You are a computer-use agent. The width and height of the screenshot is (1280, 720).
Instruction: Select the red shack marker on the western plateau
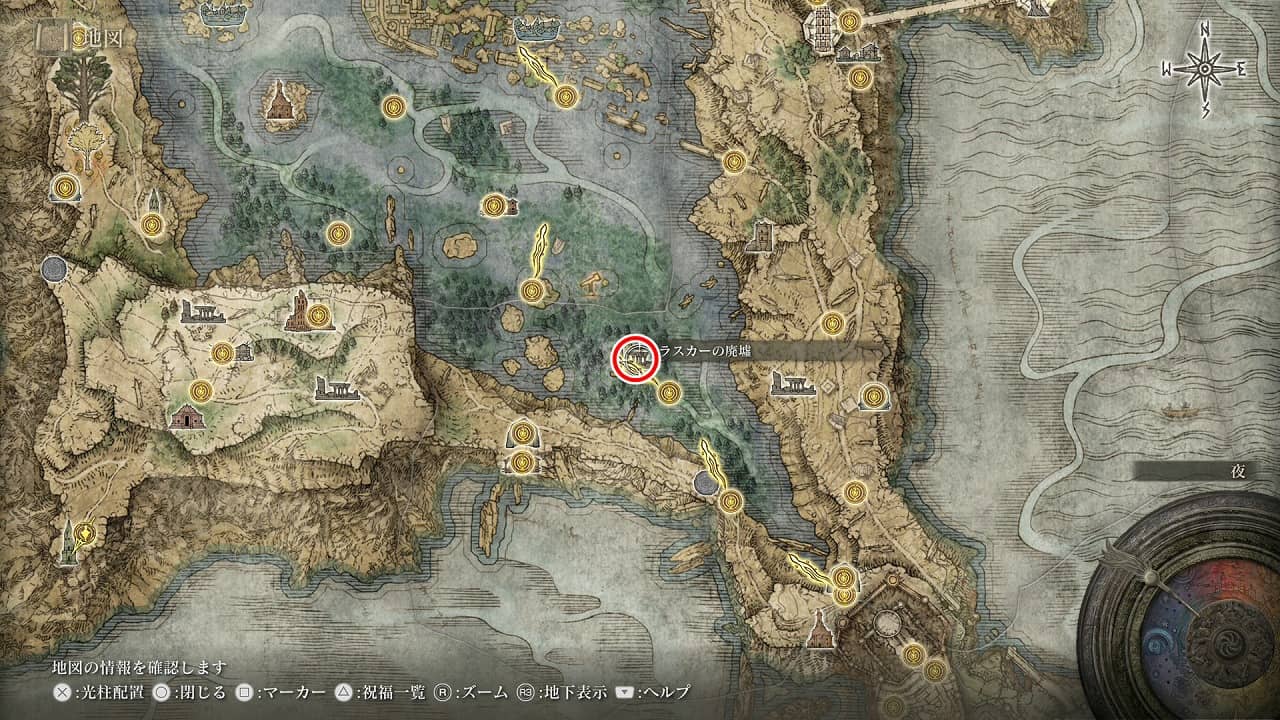pyautogui.click(x=187, y=417)
